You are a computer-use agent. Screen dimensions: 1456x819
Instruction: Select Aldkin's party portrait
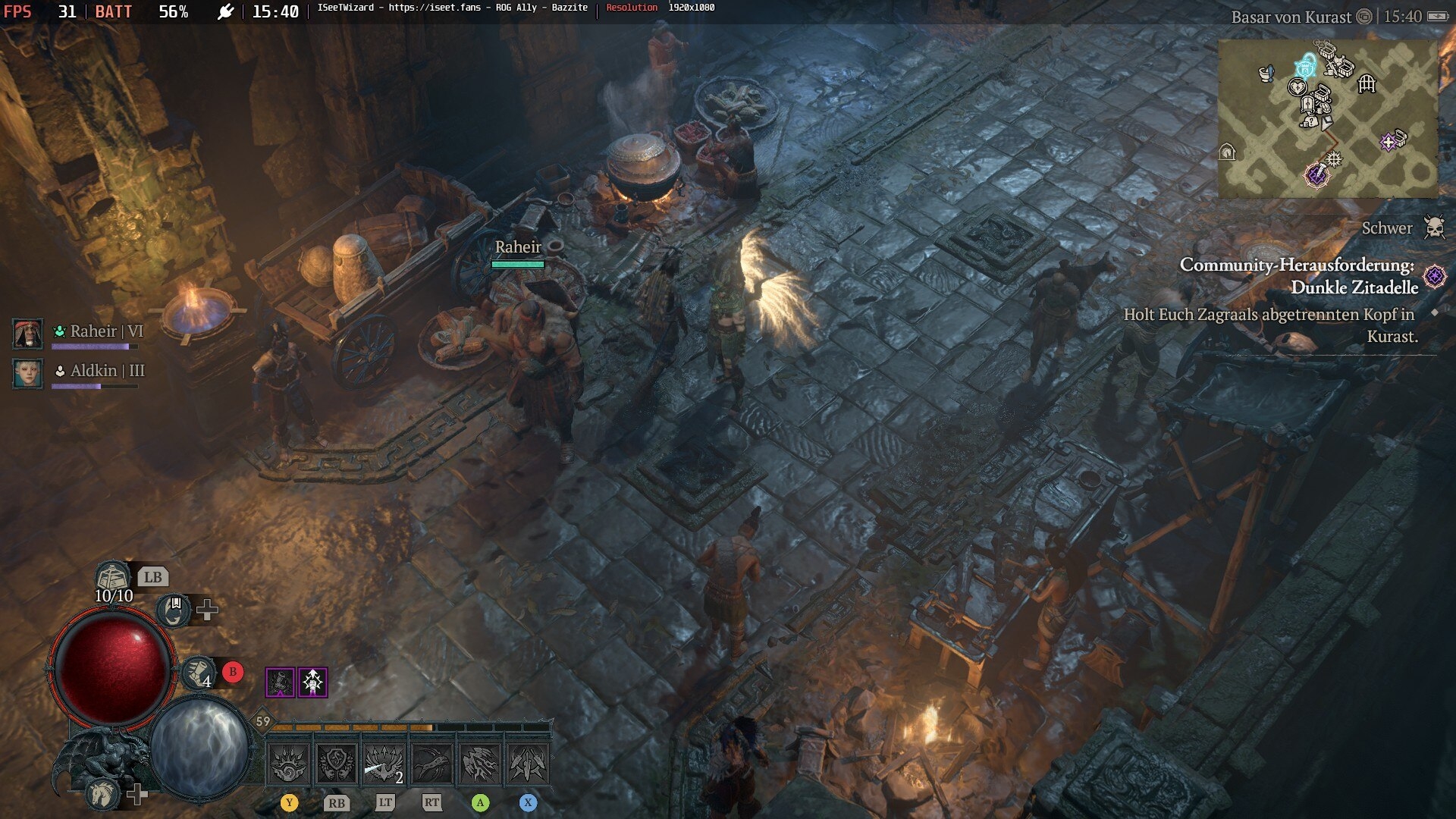pyautogui.click(x=28, y=373)
